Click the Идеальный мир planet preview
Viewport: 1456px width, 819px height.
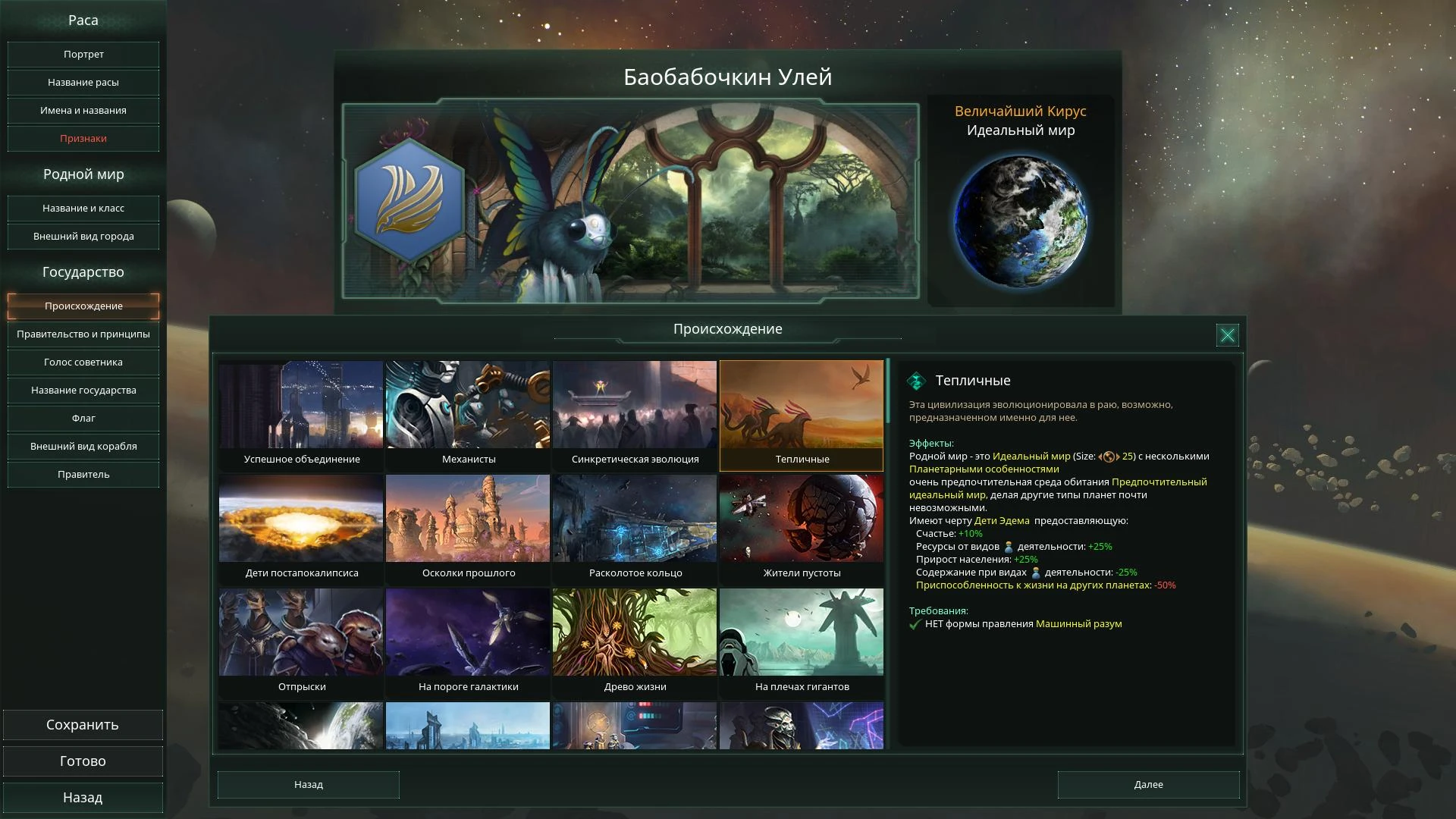pos(1021,220)
